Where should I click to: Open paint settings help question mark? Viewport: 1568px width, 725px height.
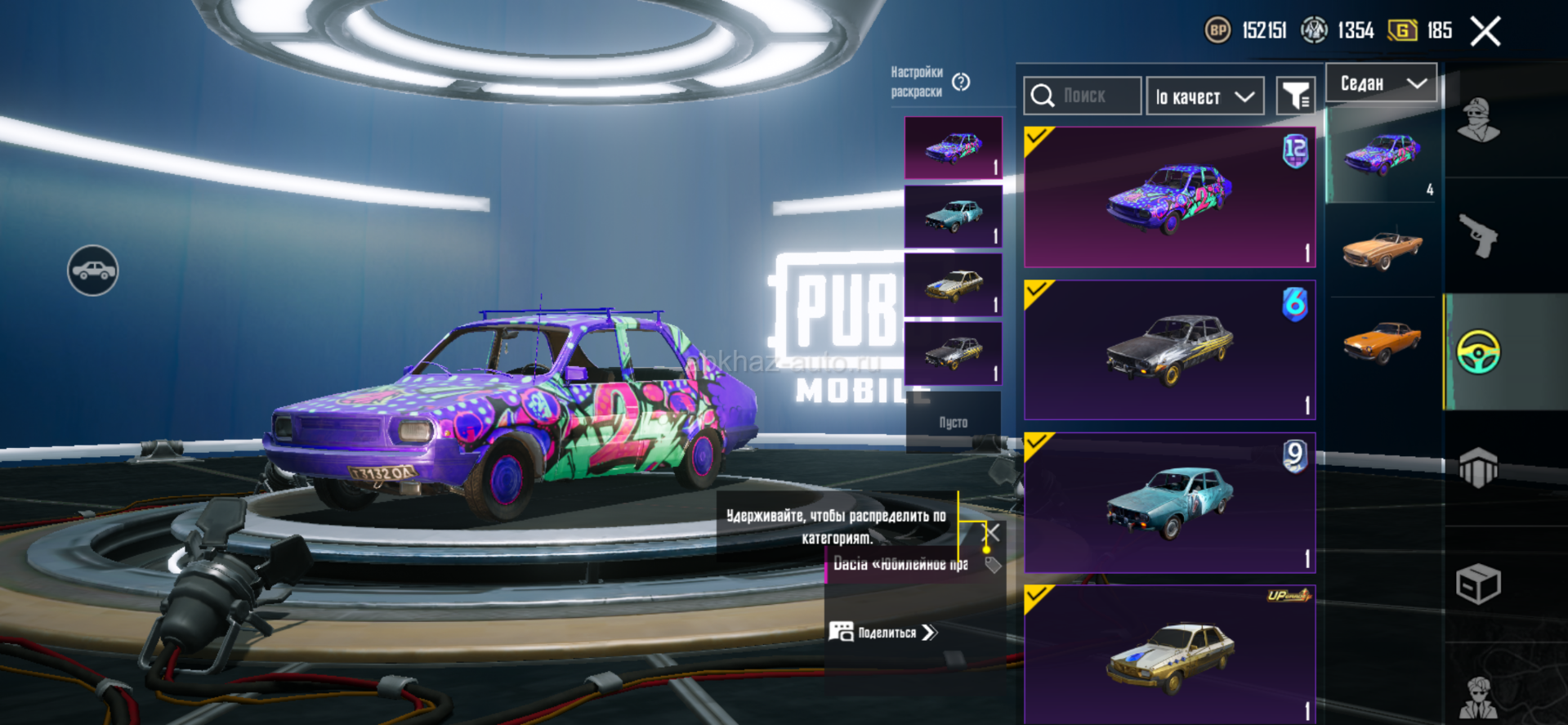961,82
